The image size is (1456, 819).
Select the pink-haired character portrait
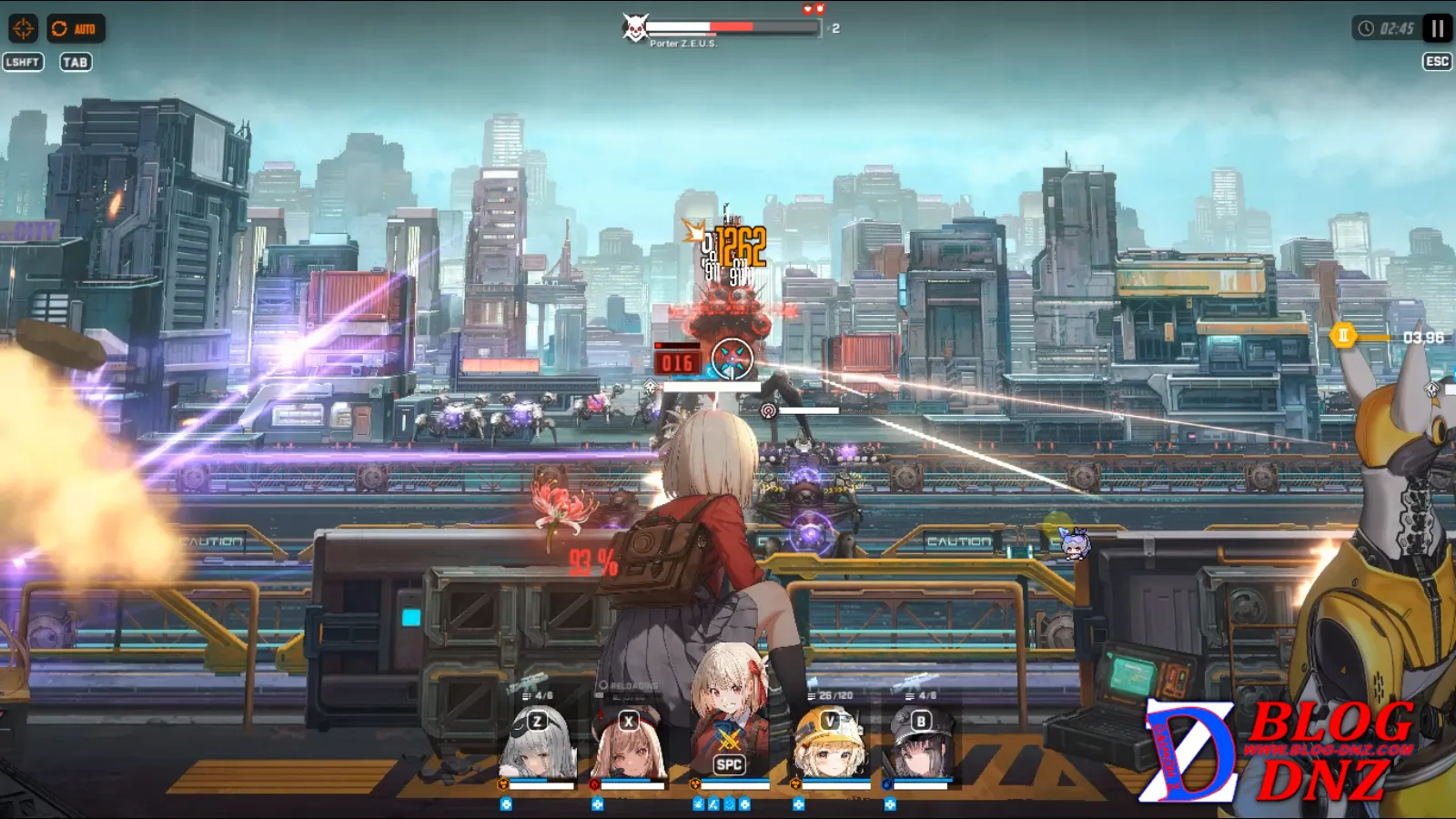click(x=629, y=746)
